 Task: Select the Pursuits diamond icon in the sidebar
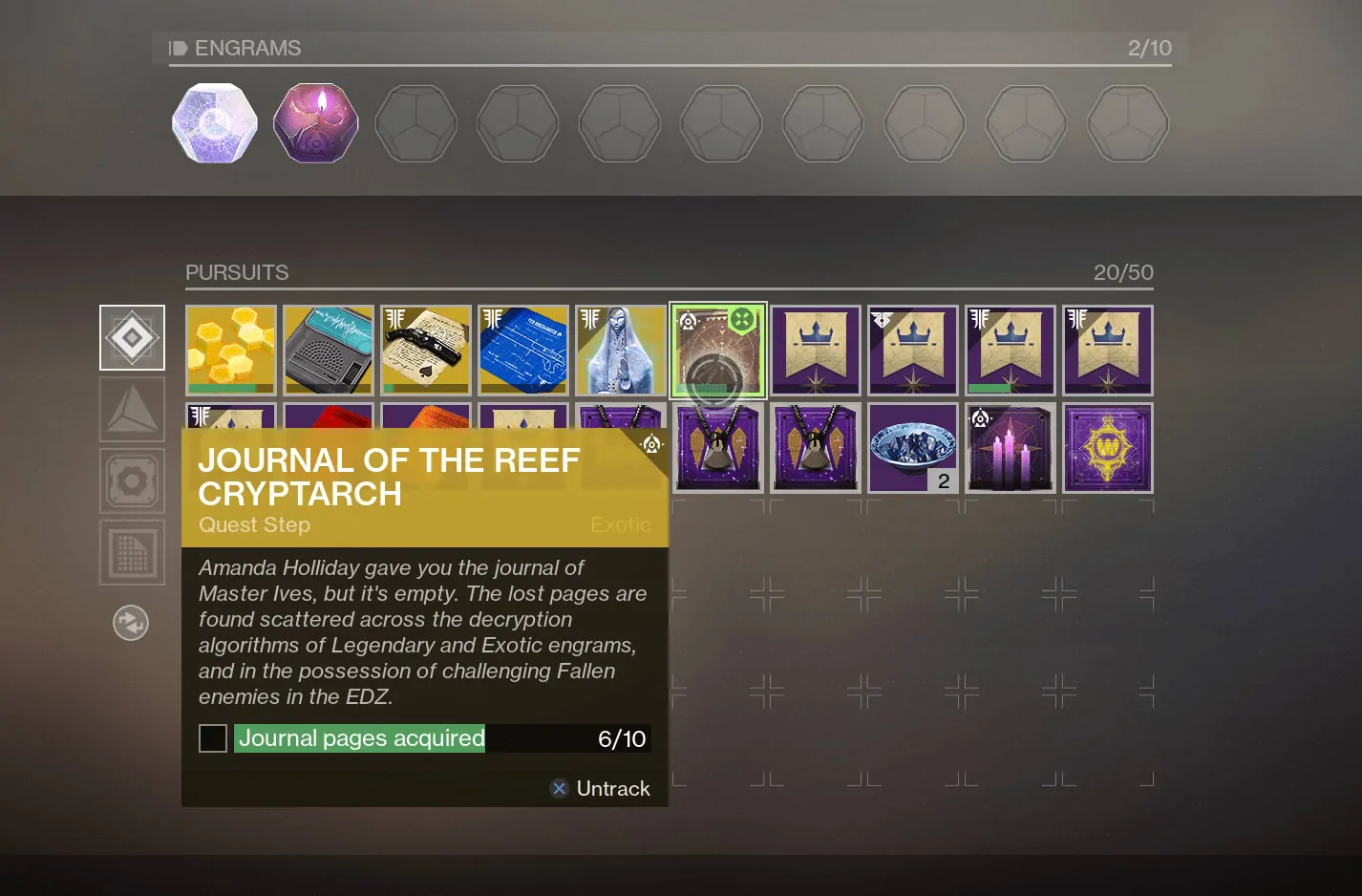(x=132, y=337)
